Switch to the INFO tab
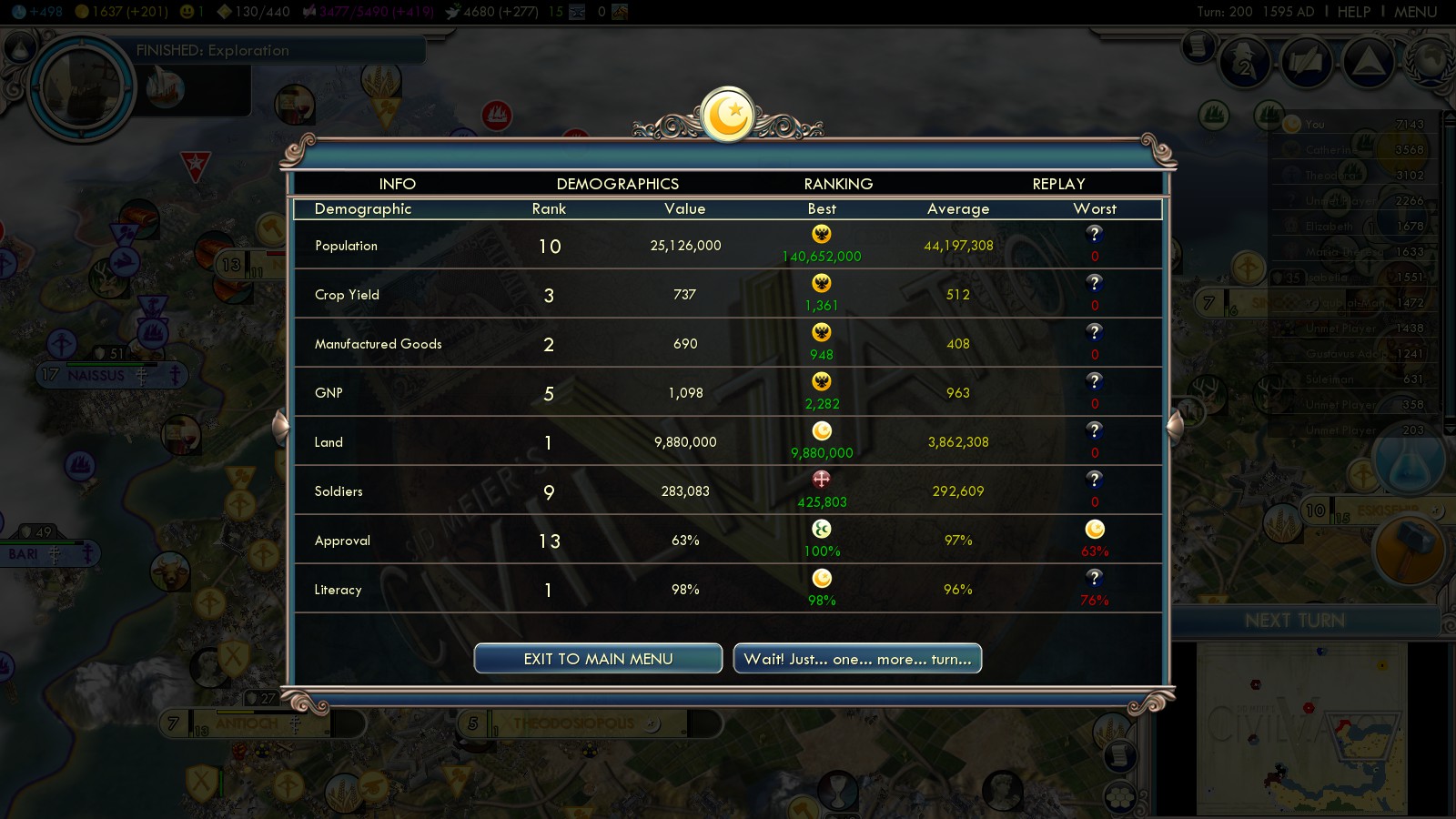Viewport: 1456px width, 819px height. coord(397,184)
